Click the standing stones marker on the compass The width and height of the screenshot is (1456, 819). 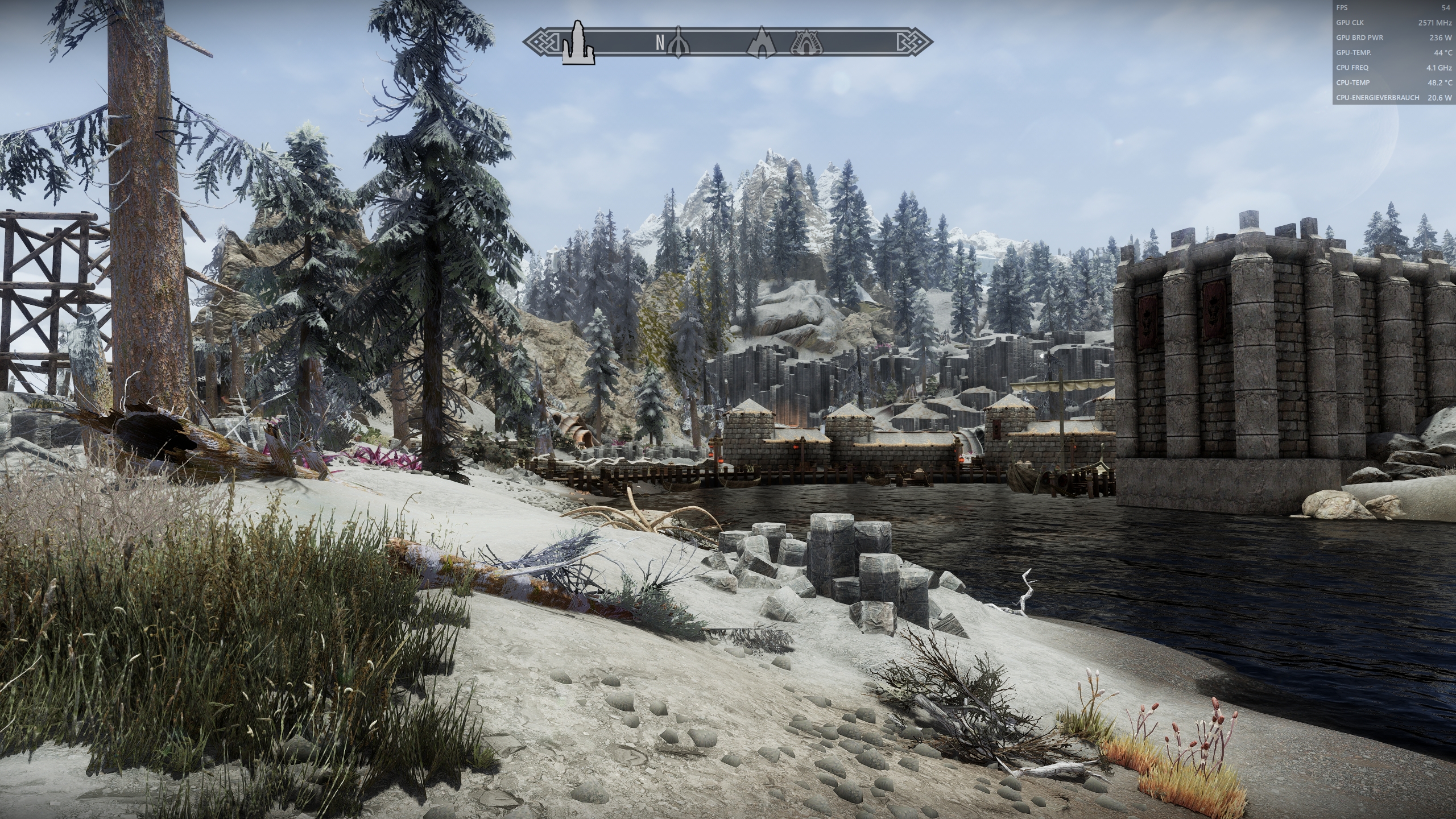point(578,43)
